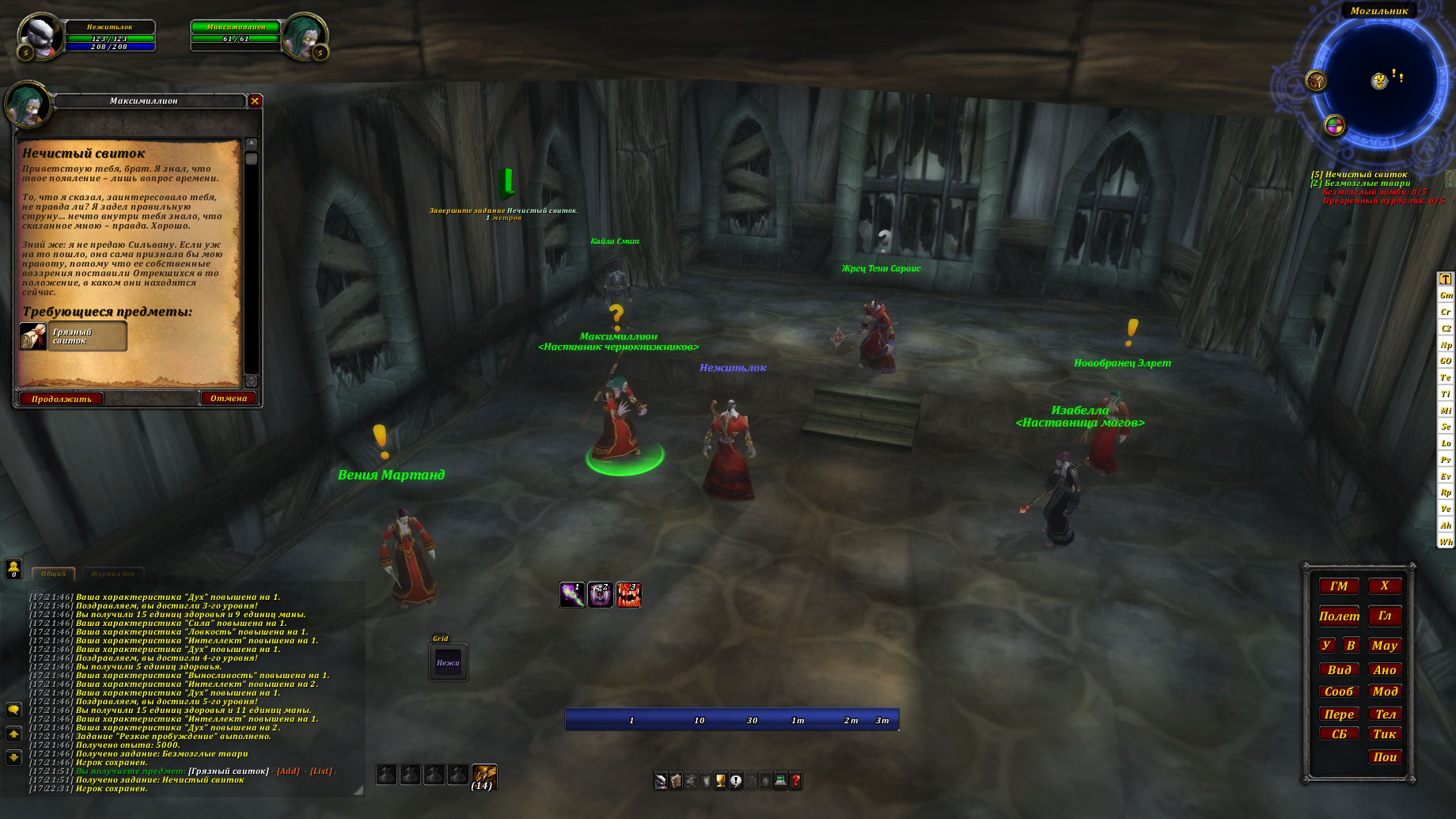The width and height of the screenshot is (1456, 819).
Task: Click the four-colored circle minimap button
Action: [x=1335, y=125]
